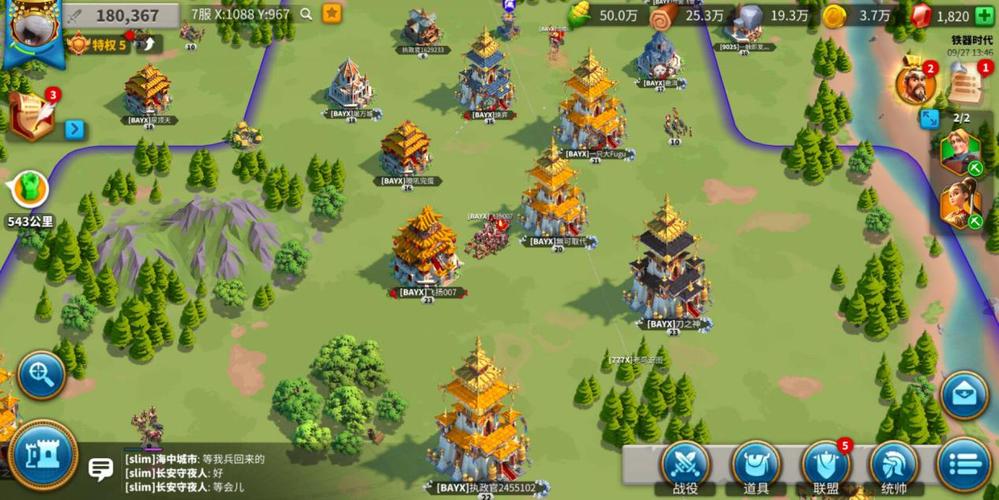Screen dimensions: 999x500
Task: Open the map search magnifier button
Action: pyautogui.click(x=41, y=375)
